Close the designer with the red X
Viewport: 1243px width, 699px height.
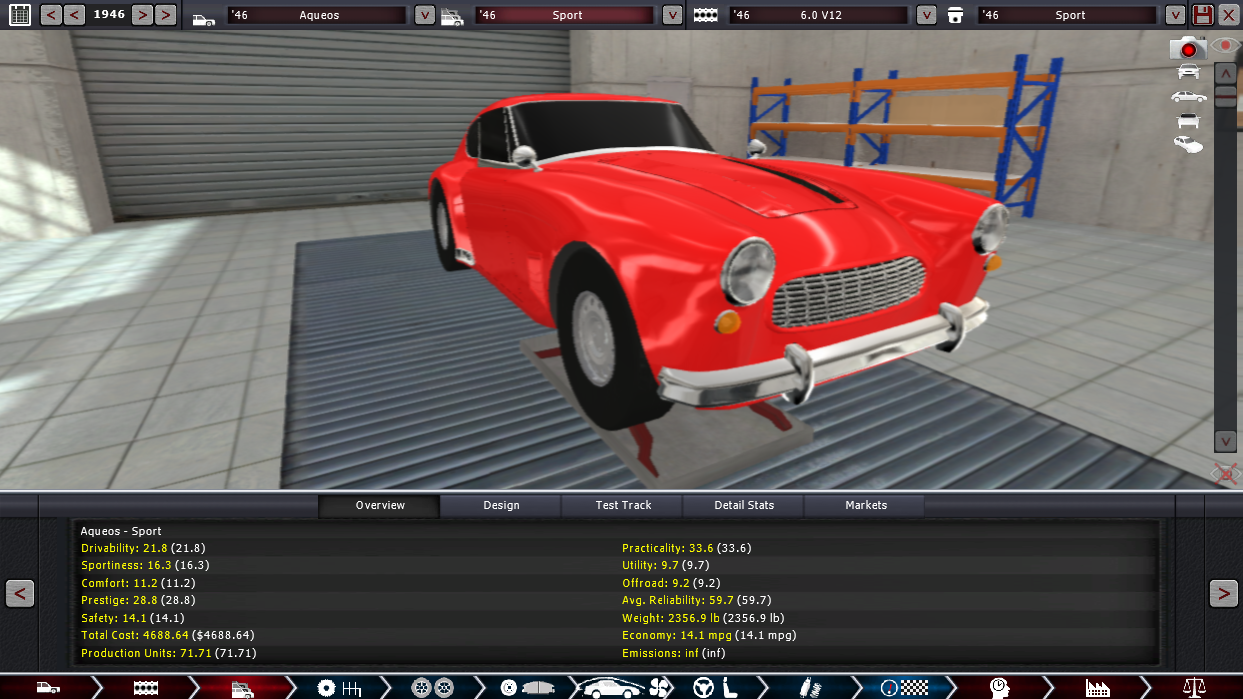pyautogui.click(x=1228, y=15)
